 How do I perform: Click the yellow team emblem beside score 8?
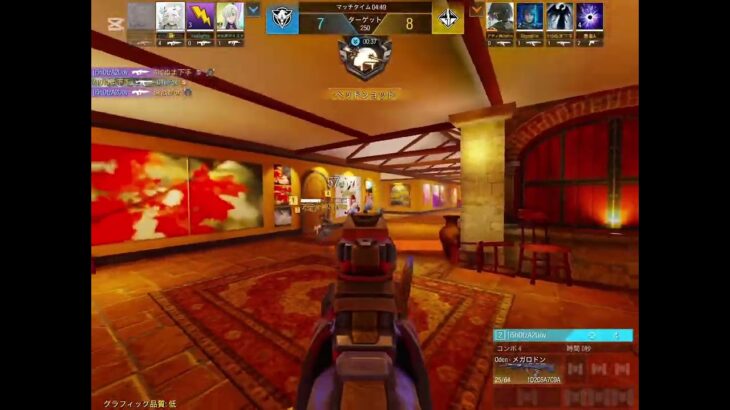(448, 20)
